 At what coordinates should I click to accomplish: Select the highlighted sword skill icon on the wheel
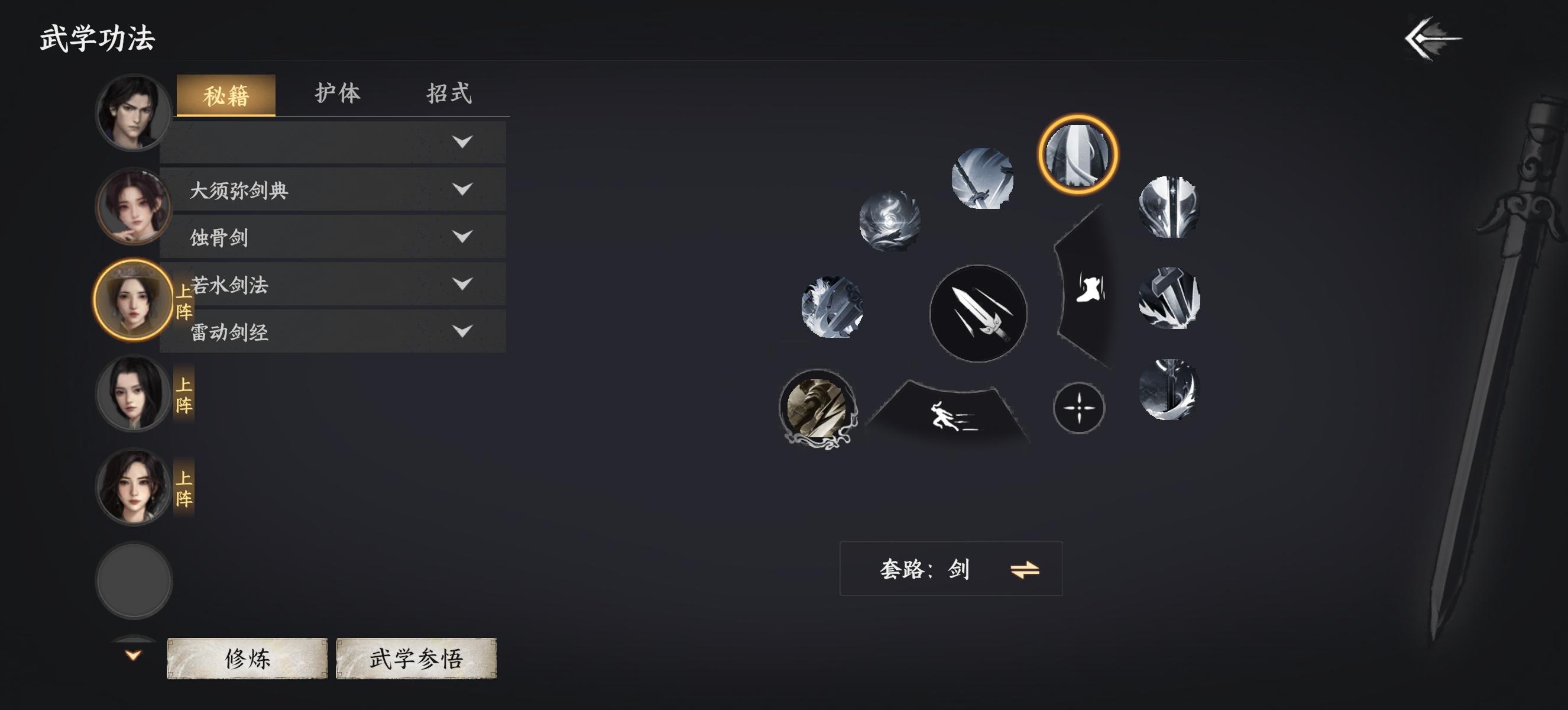[x=1080, y=153]
